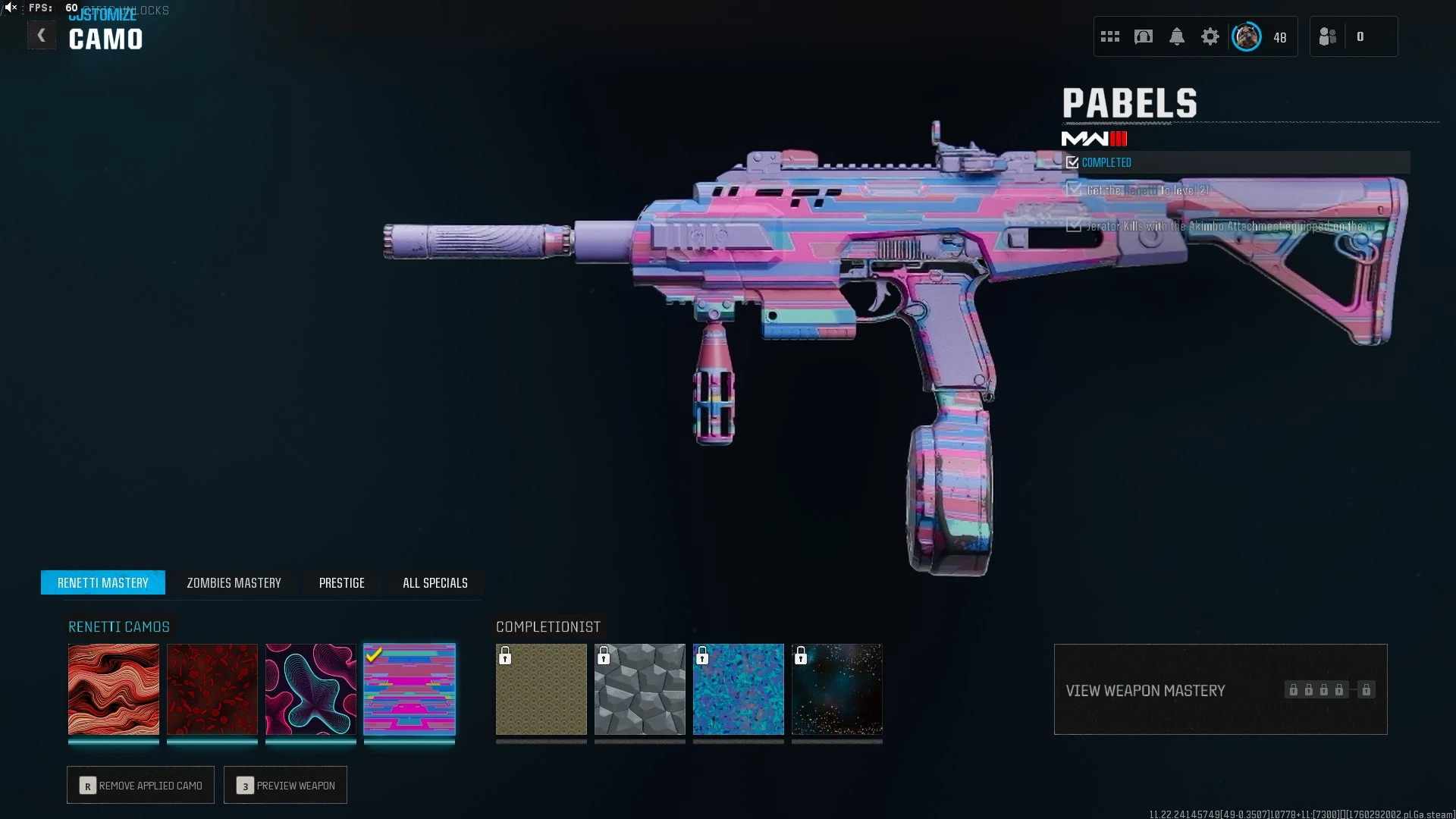Image resolution: width=1456 pixels, height=819 pixels.
Task: Select the Renetti Mastery tab
Action: 103,582
